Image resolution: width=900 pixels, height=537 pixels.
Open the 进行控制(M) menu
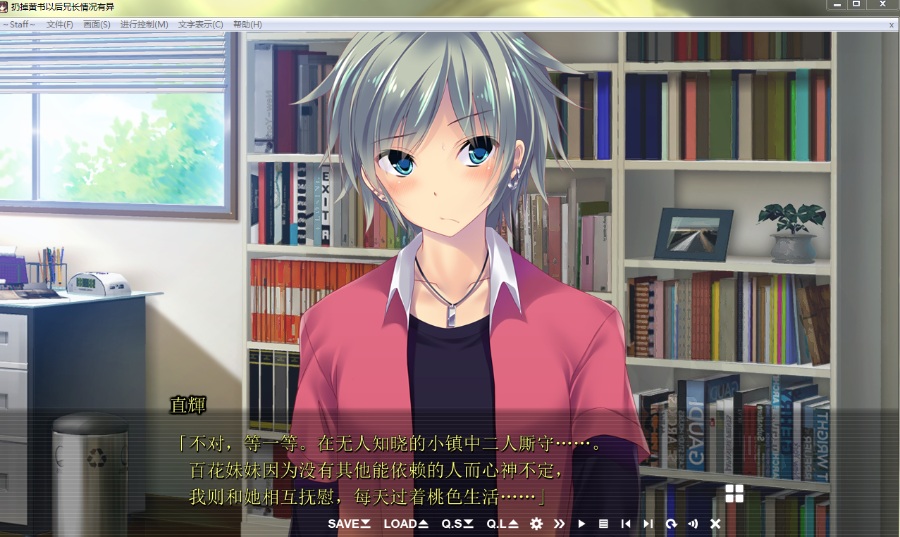click(144, 24)
